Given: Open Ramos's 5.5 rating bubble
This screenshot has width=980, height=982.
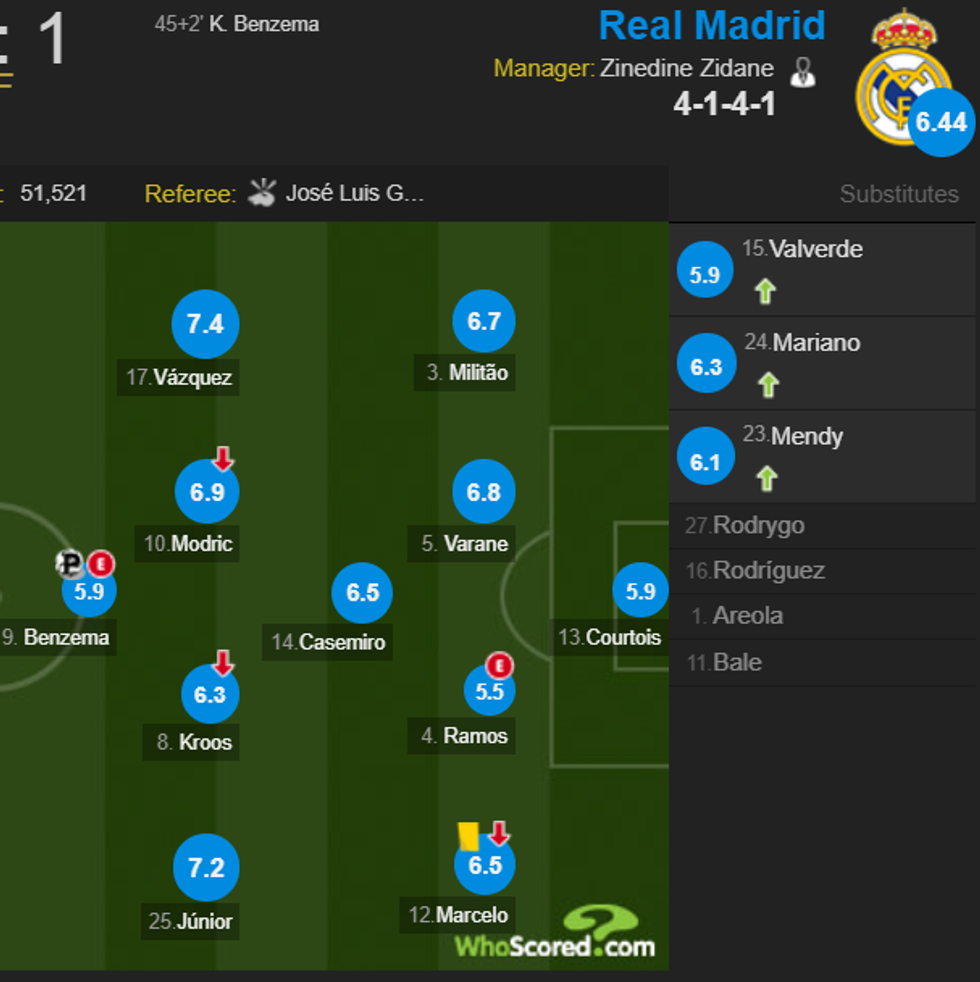Looking at the screenshot, I should [489, 691].
